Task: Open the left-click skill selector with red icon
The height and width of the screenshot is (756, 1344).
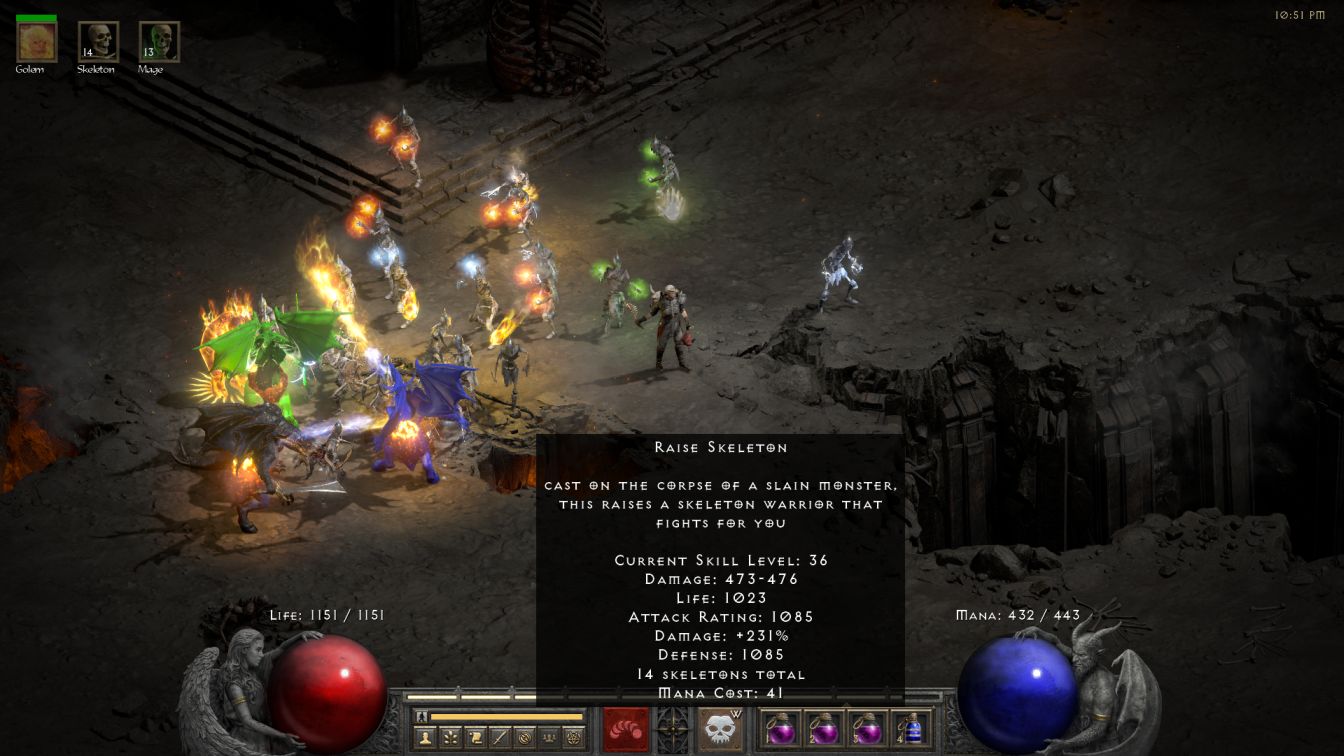Action: pyautogui.click(x=626, y=729)
